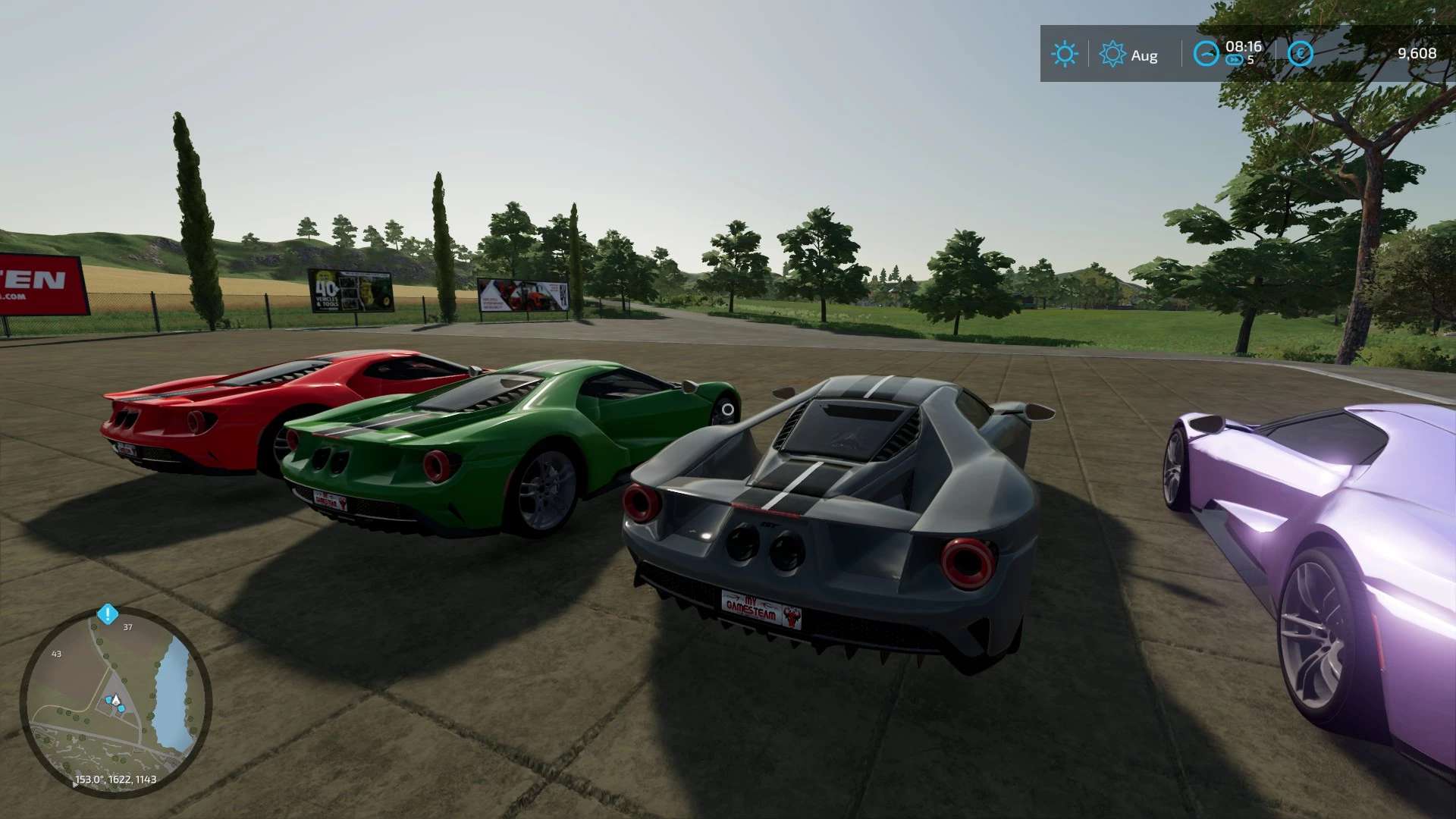Screen dimensions: 1456x819
Task: Open the euro money balance icon
Action: 1300,54
